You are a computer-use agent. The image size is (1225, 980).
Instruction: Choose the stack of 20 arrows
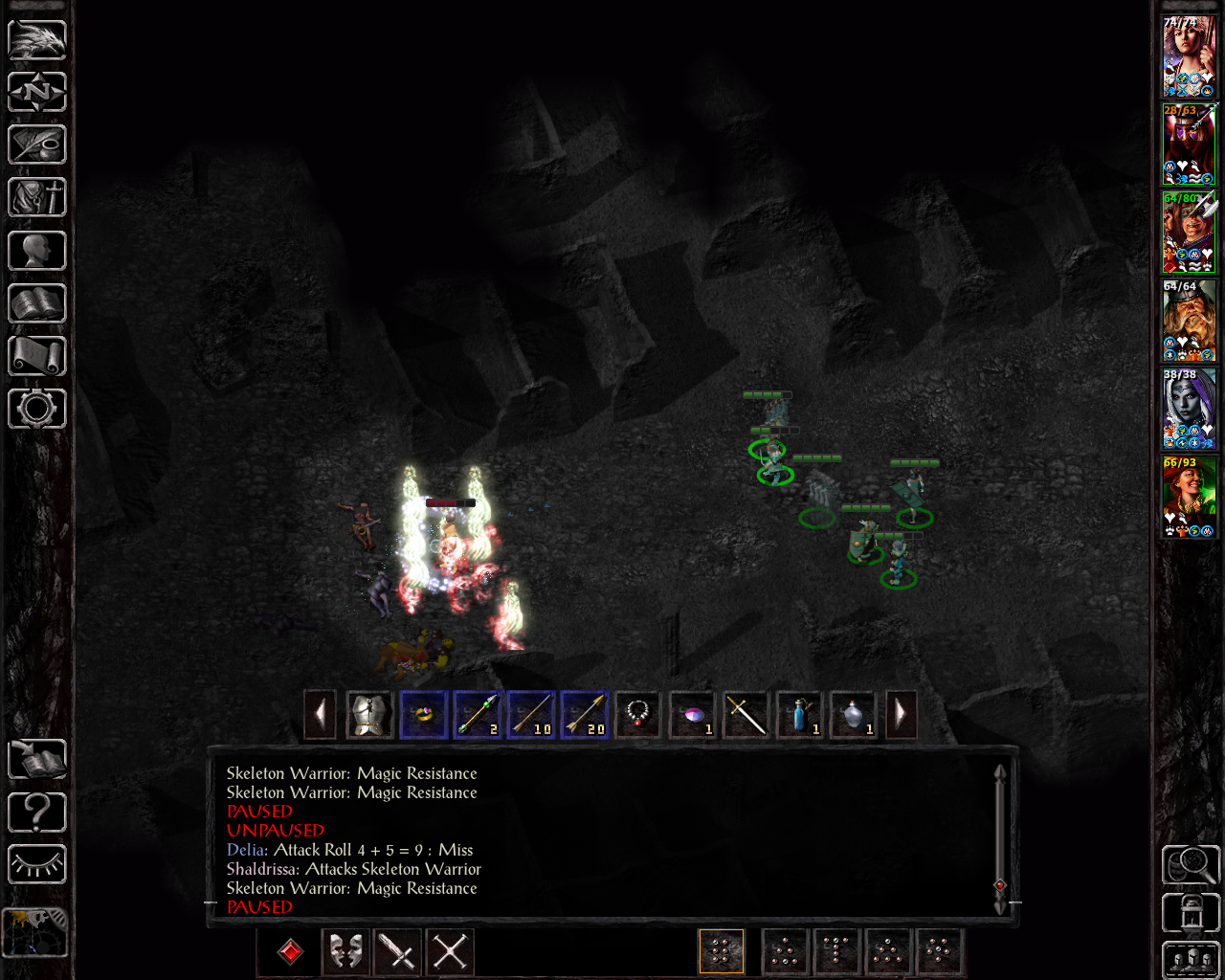[x=584, y=714]
